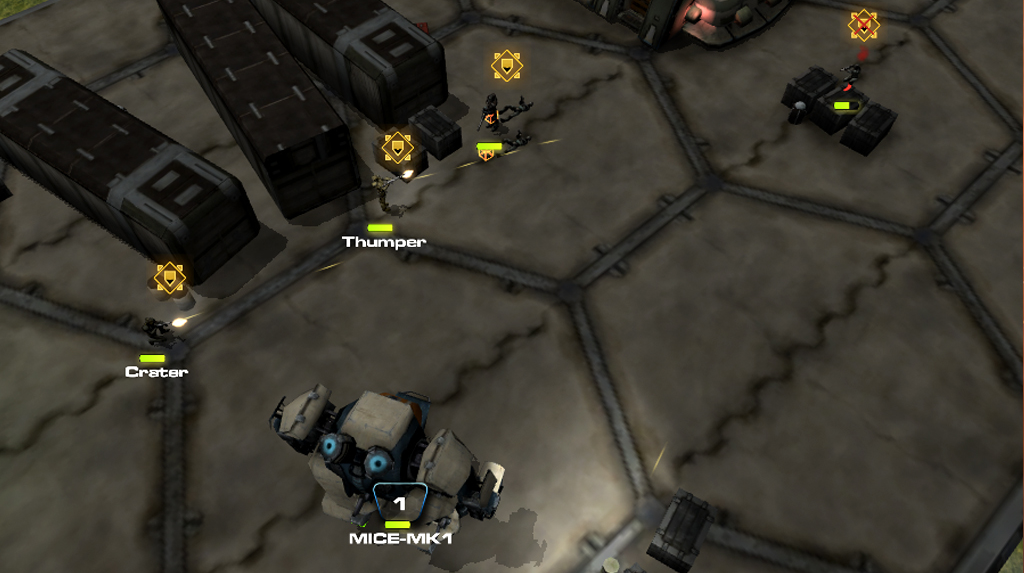The image size is (1024, 573).
Task: Select the Crater unit's orange rank marker
Action: click(x=170, y=277)
